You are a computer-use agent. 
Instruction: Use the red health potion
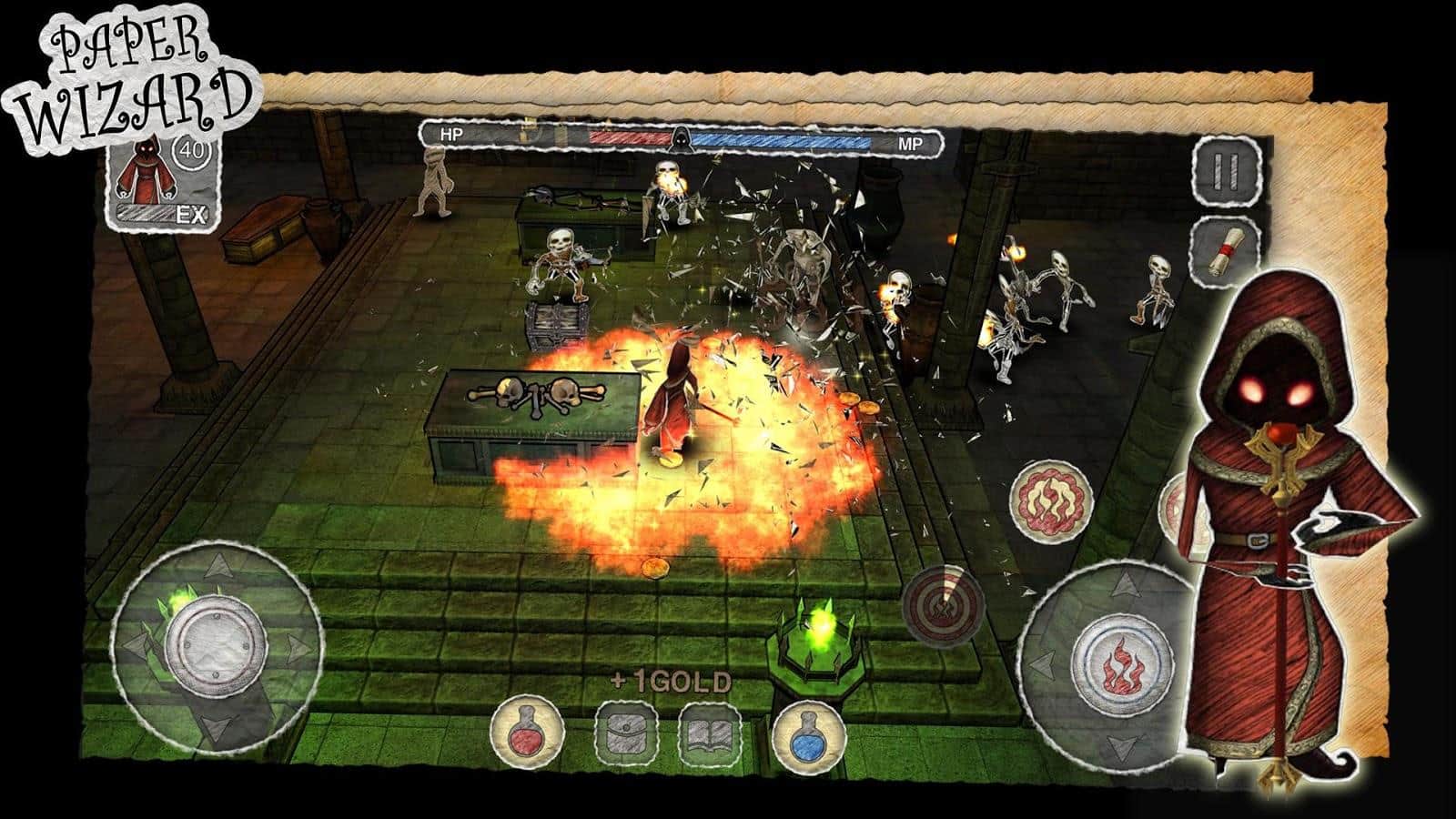[x=527, y=732]
